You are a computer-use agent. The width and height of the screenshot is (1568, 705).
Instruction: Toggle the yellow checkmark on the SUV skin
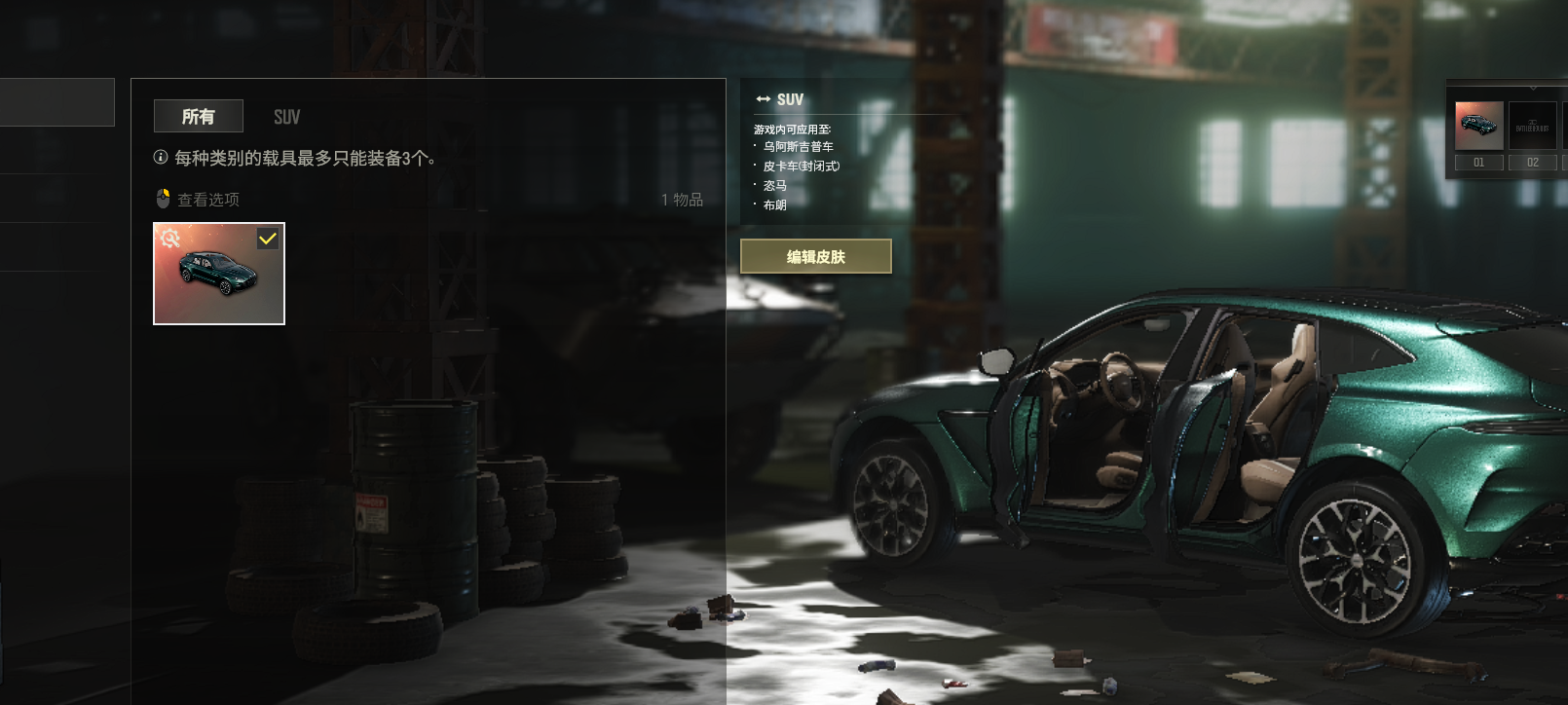click(268, 239)
